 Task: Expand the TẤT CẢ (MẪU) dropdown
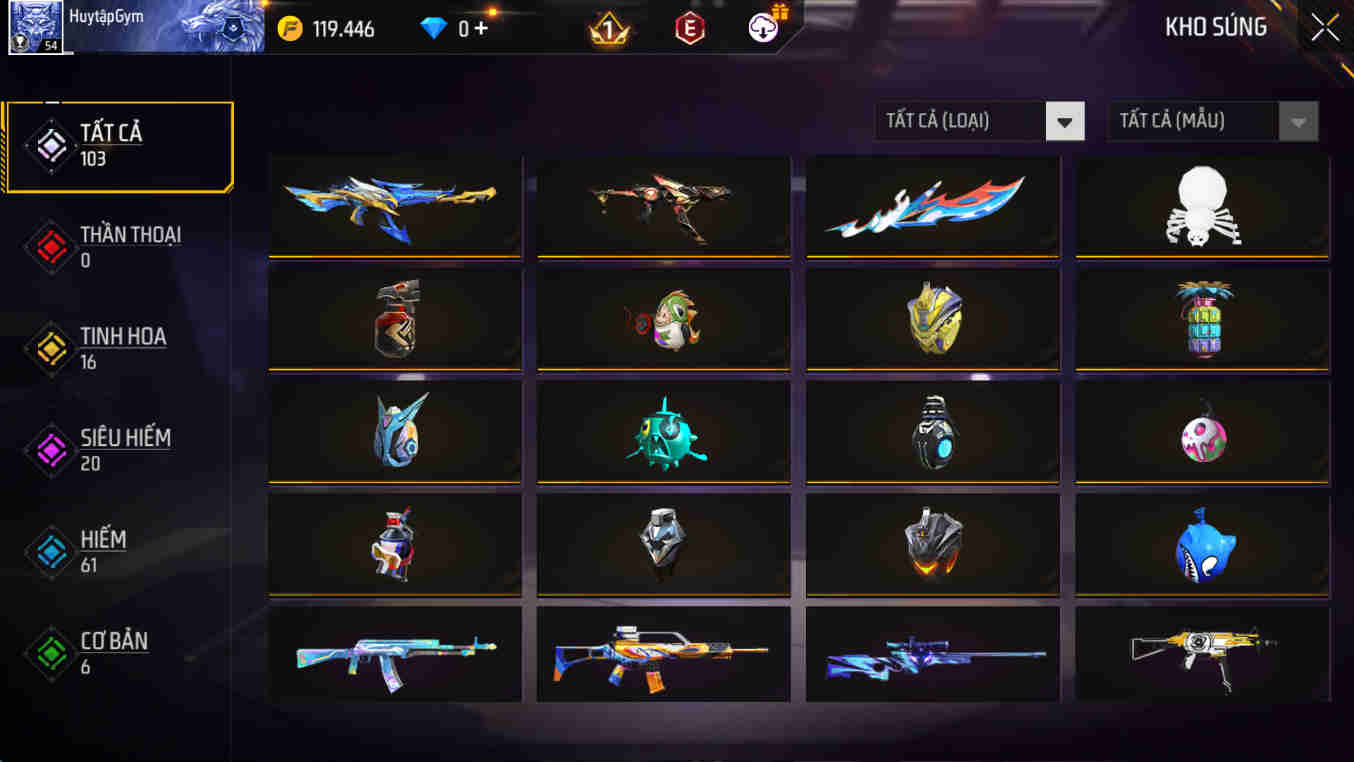1211,121
